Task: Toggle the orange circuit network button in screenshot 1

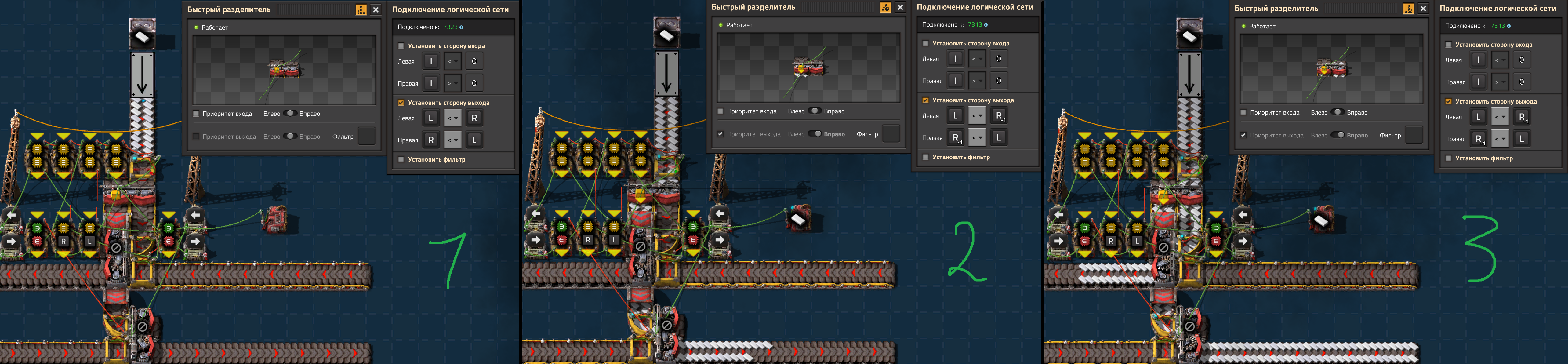Action: (361, 10)
